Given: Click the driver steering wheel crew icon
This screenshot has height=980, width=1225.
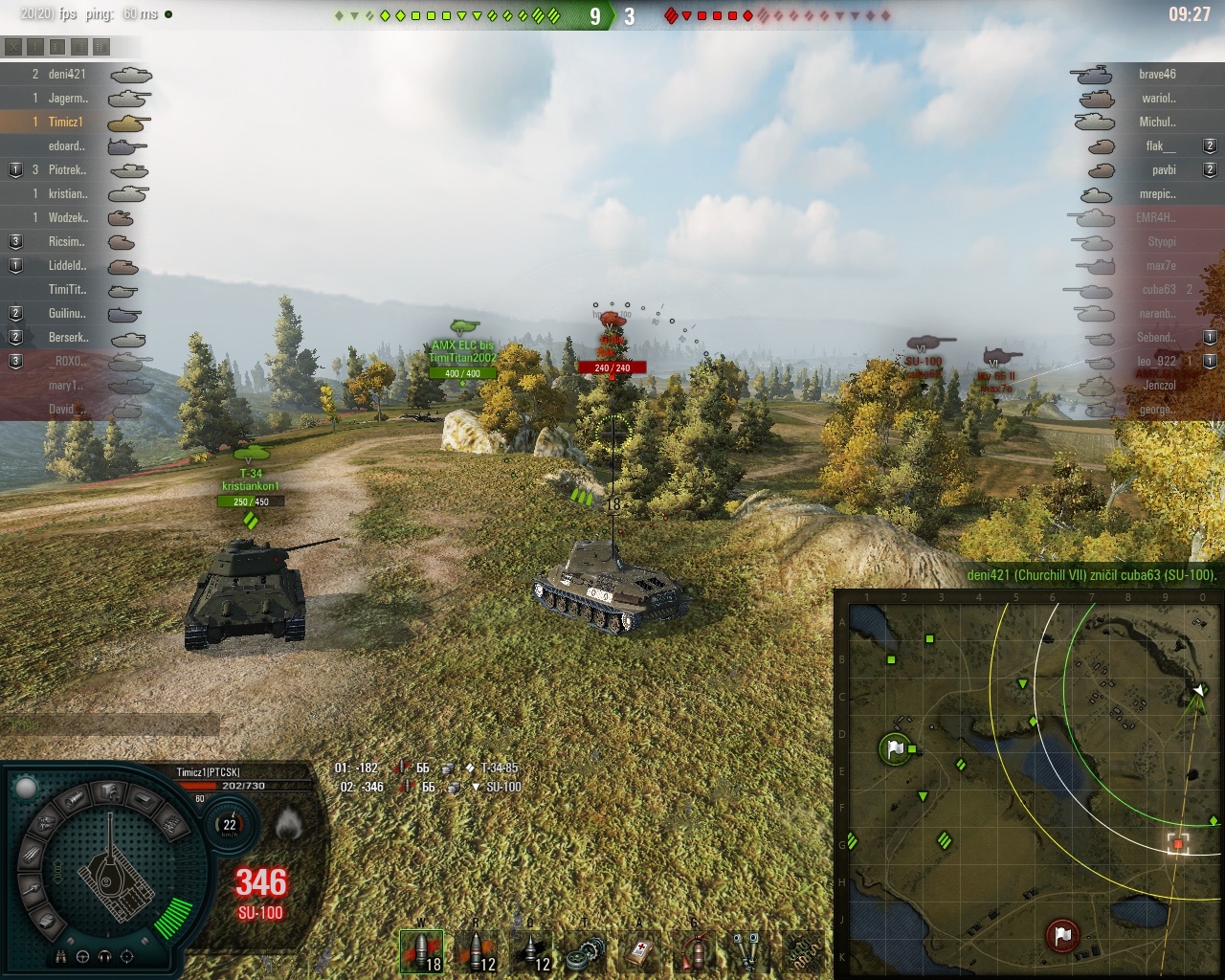Looking at the screenshot, I should 83,956.
